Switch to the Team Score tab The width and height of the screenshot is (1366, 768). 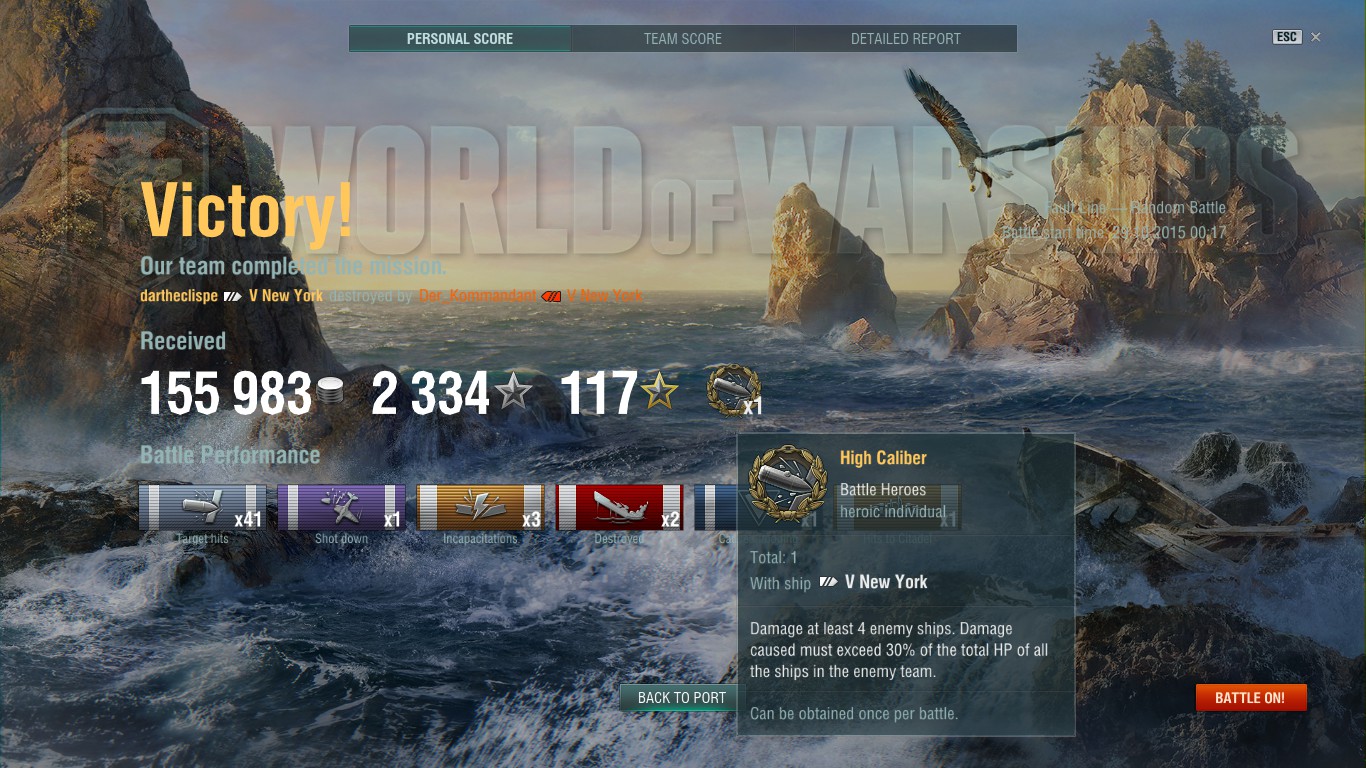tap(682, 39)
